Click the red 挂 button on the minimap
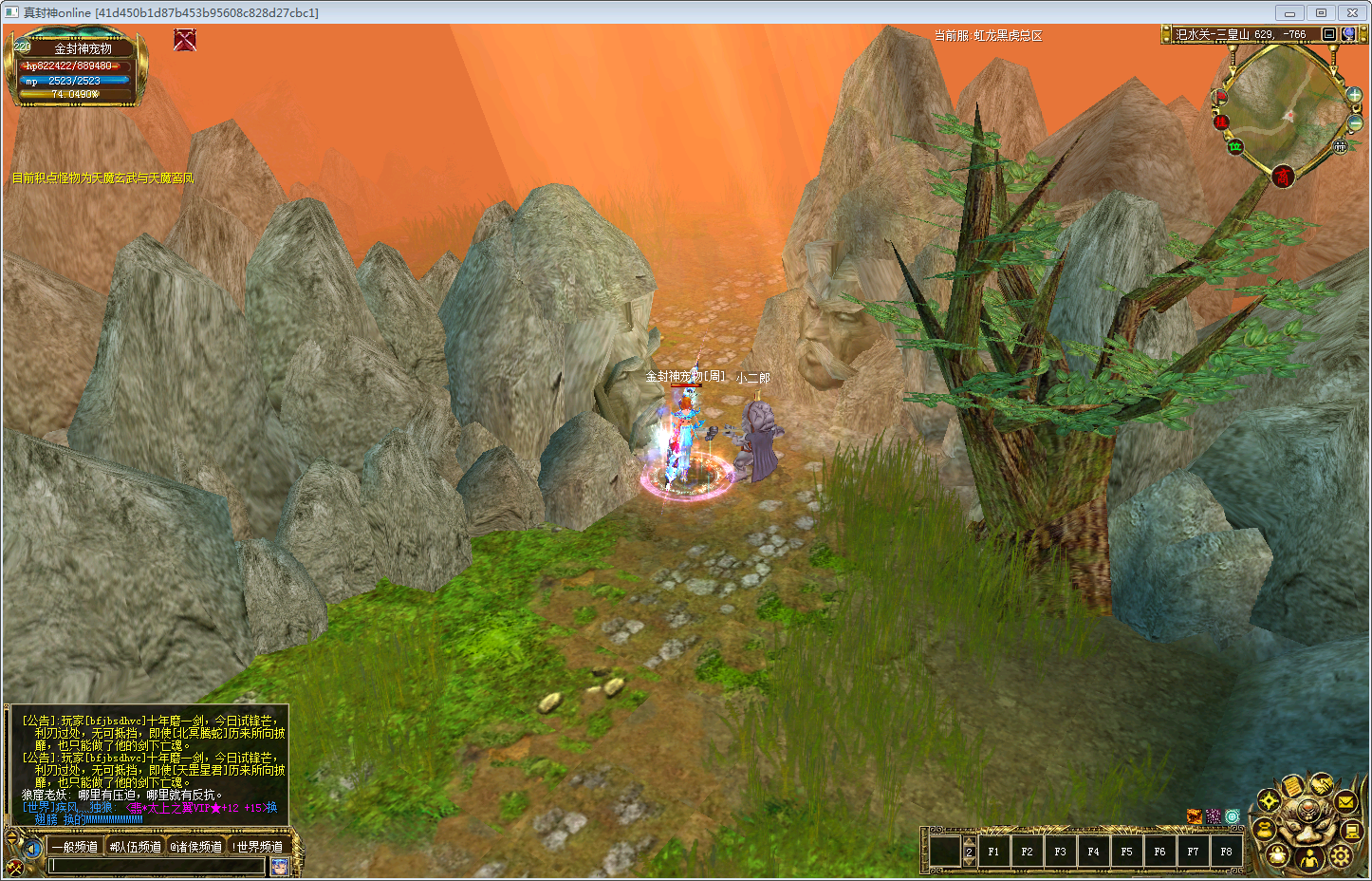This screenshot has width=1372, height=881. click(1222, 122)
